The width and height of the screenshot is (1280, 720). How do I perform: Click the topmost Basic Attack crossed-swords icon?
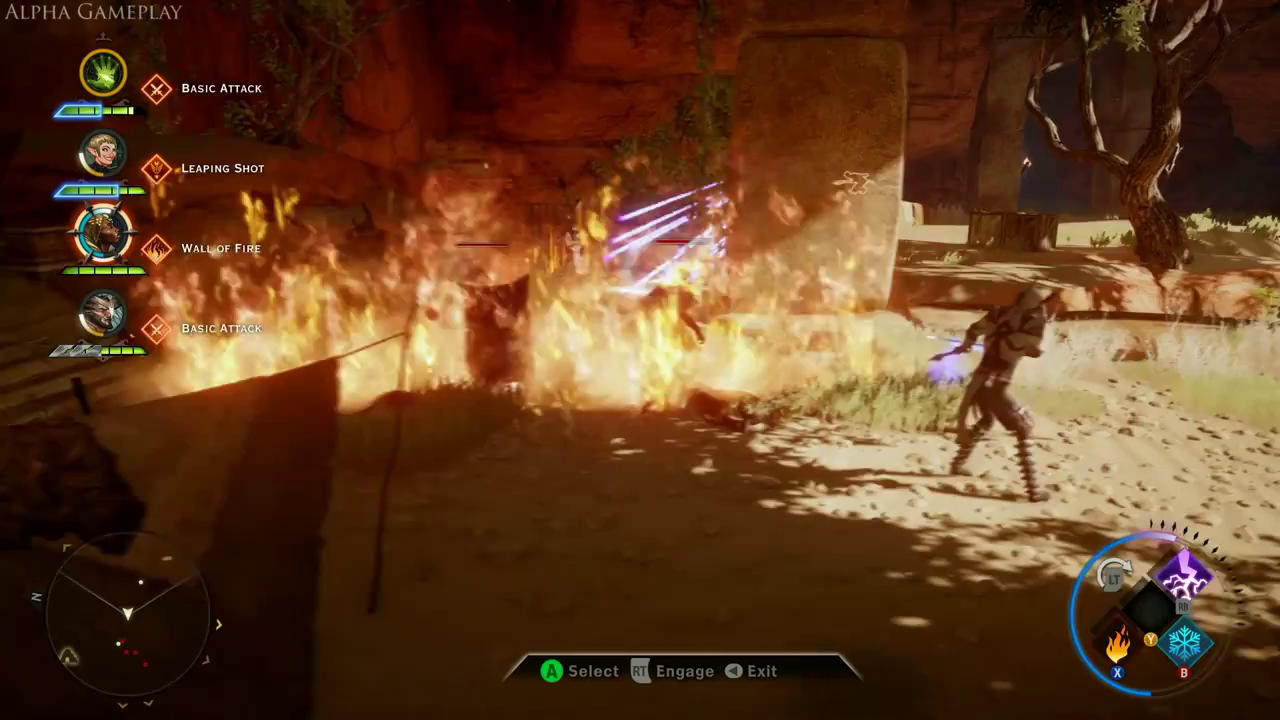(157, 88)
